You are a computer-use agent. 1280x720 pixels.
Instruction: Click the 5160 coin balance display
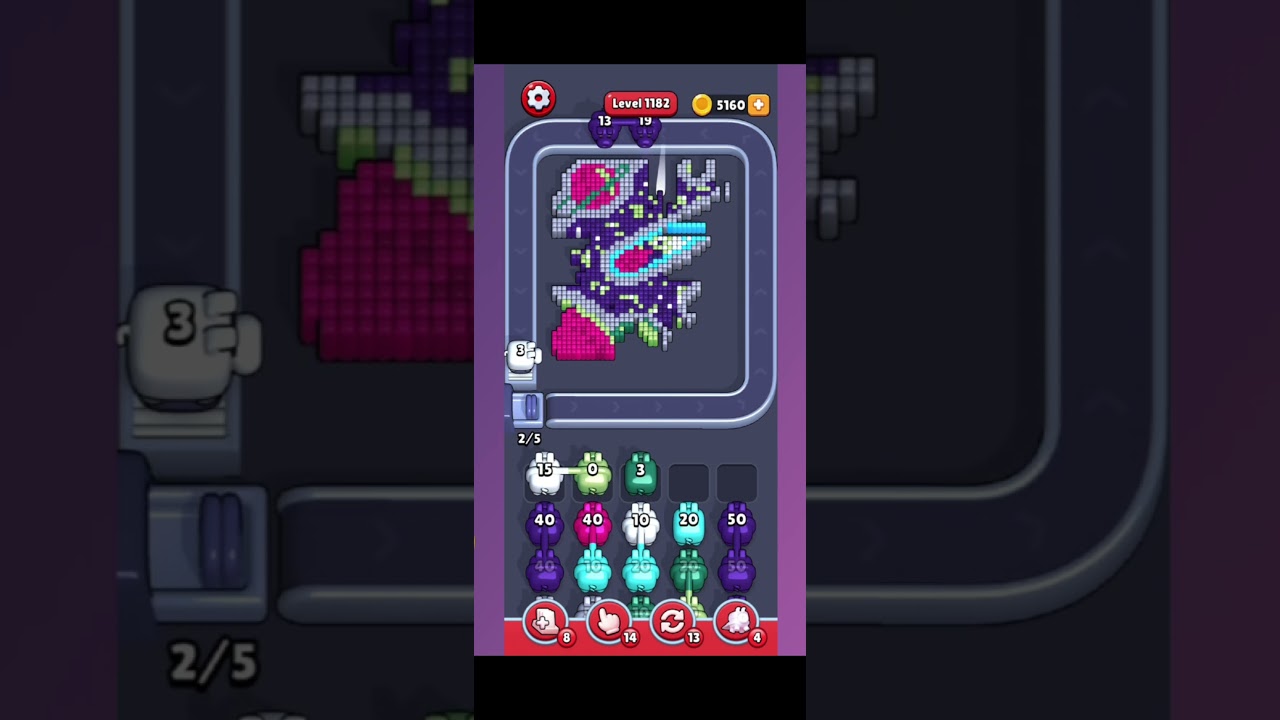[x=732, y=104]
